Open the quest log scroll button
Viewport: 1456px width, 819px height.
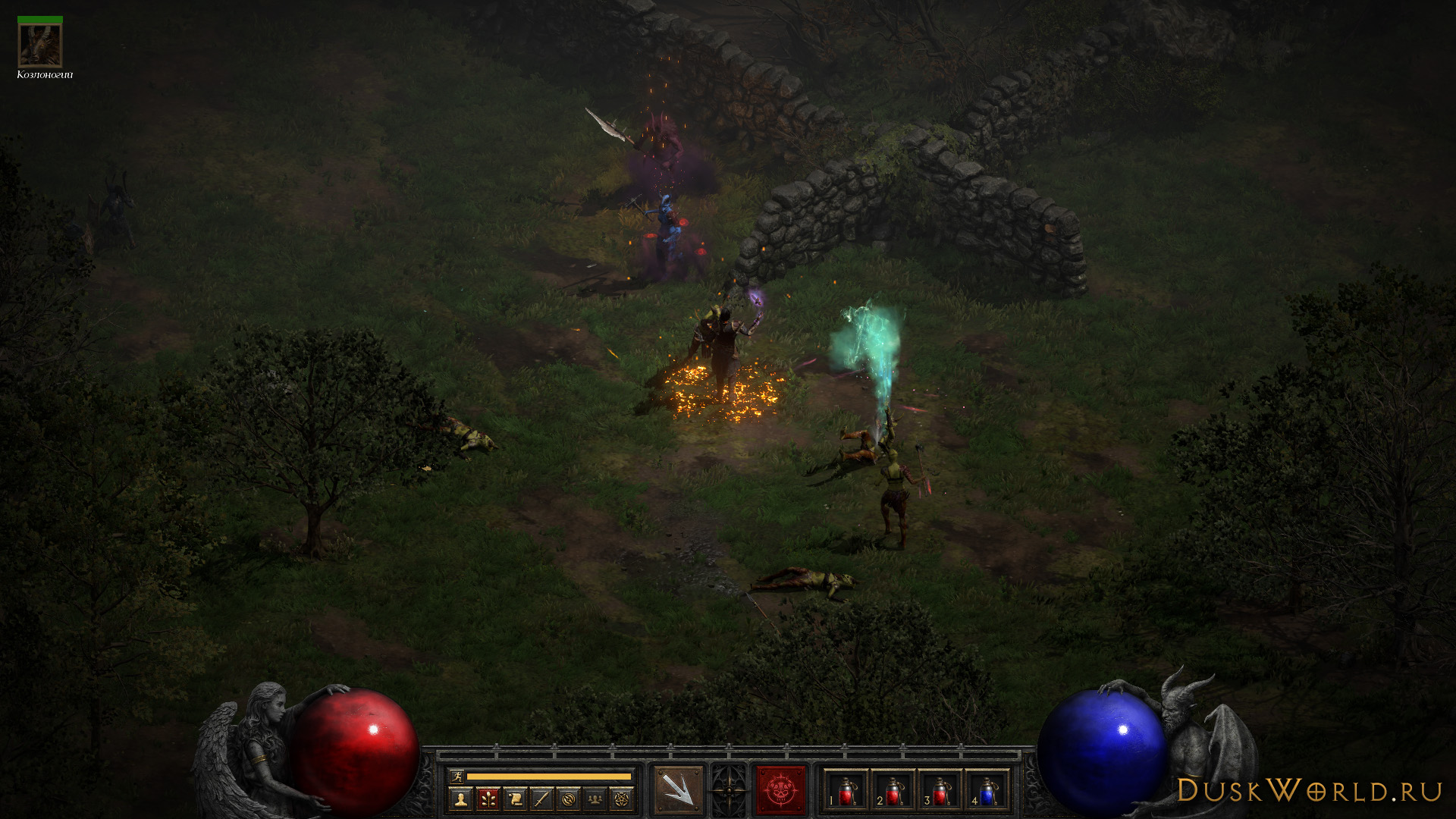point(515,799)
